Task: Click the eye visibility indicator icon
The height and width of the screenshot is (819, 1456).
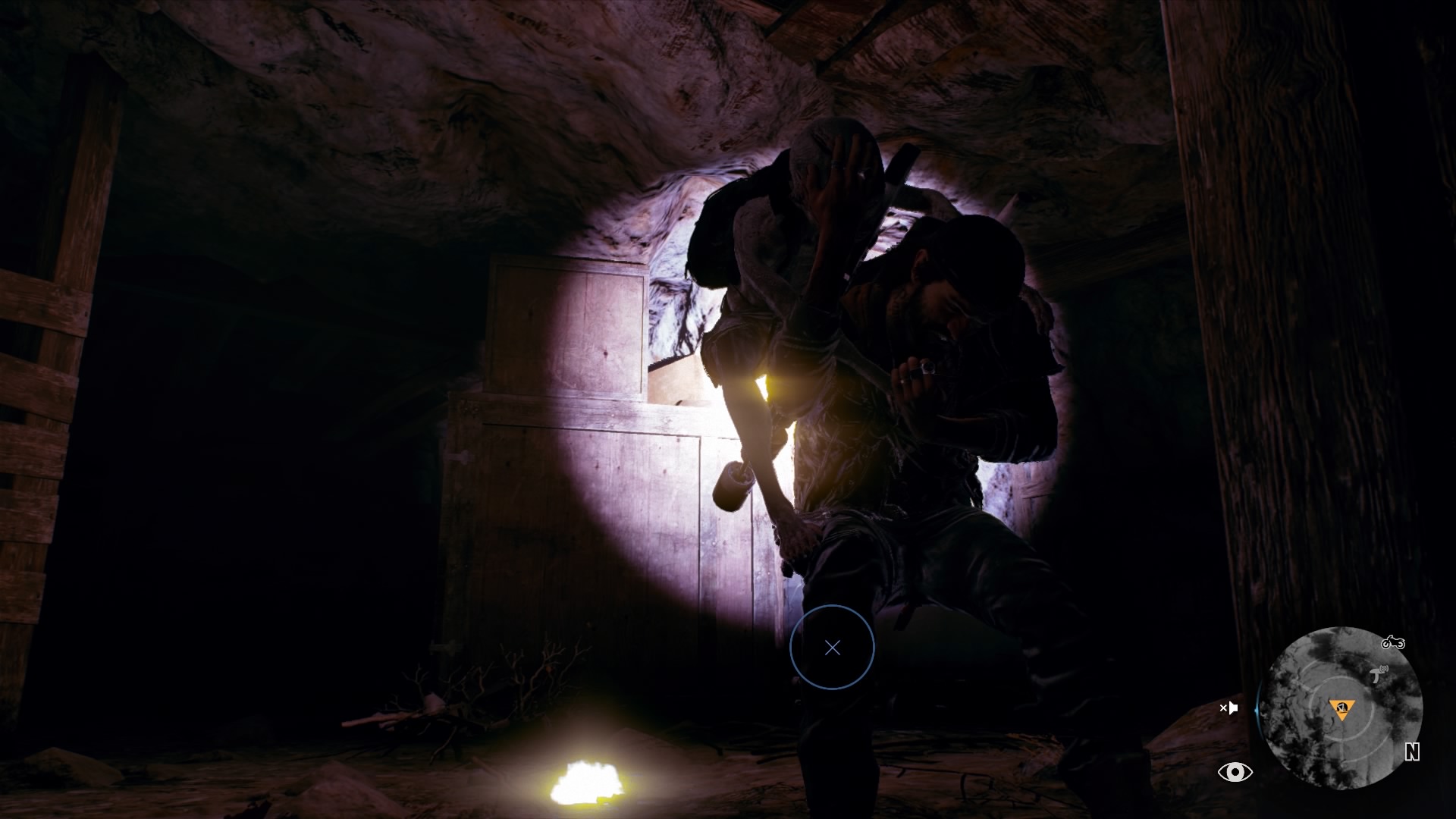Action: tap(1235, 772)
